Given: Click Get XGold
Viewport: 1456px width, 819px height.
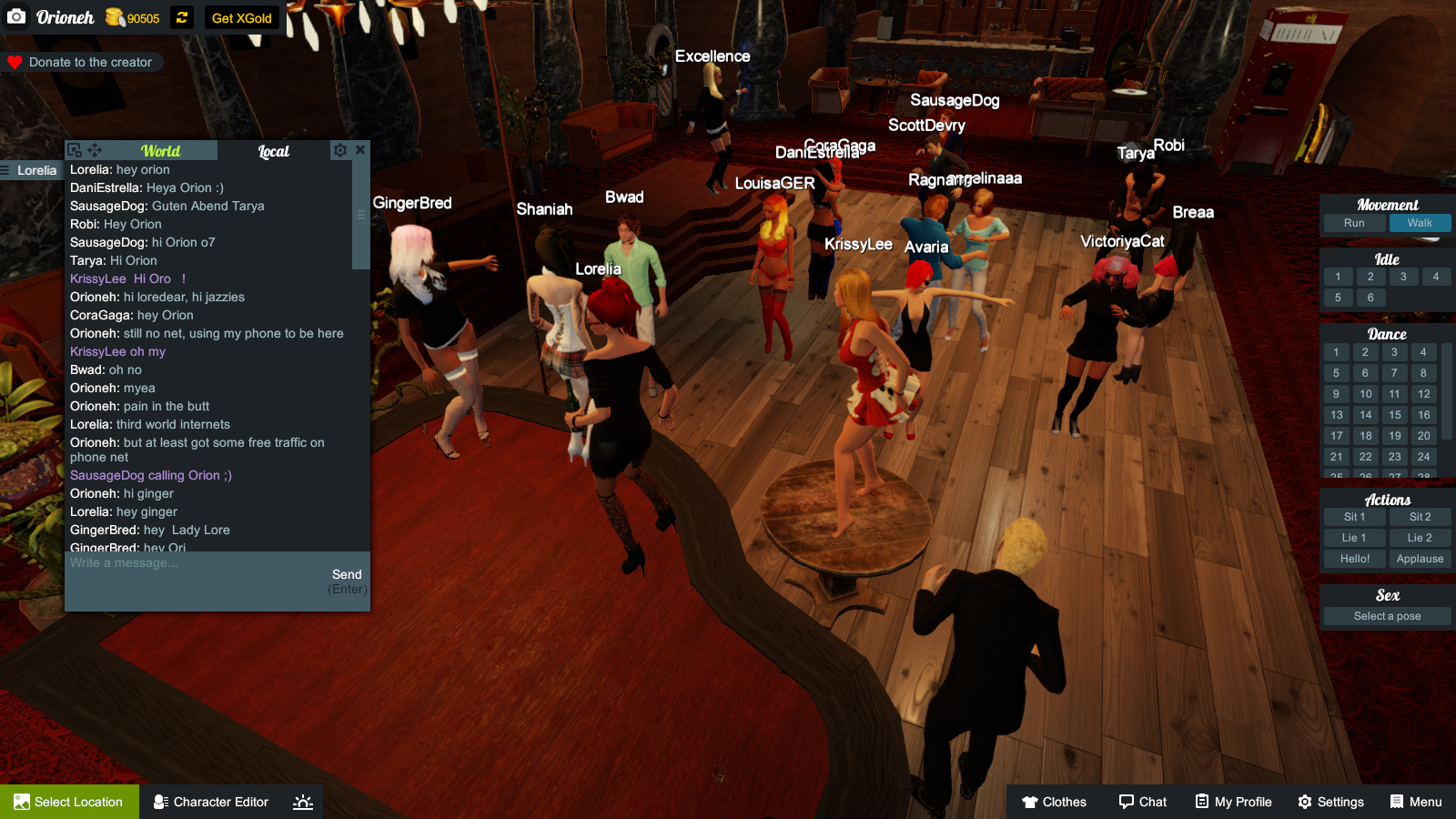Looking at the screenshot, I should pos(241,16).
